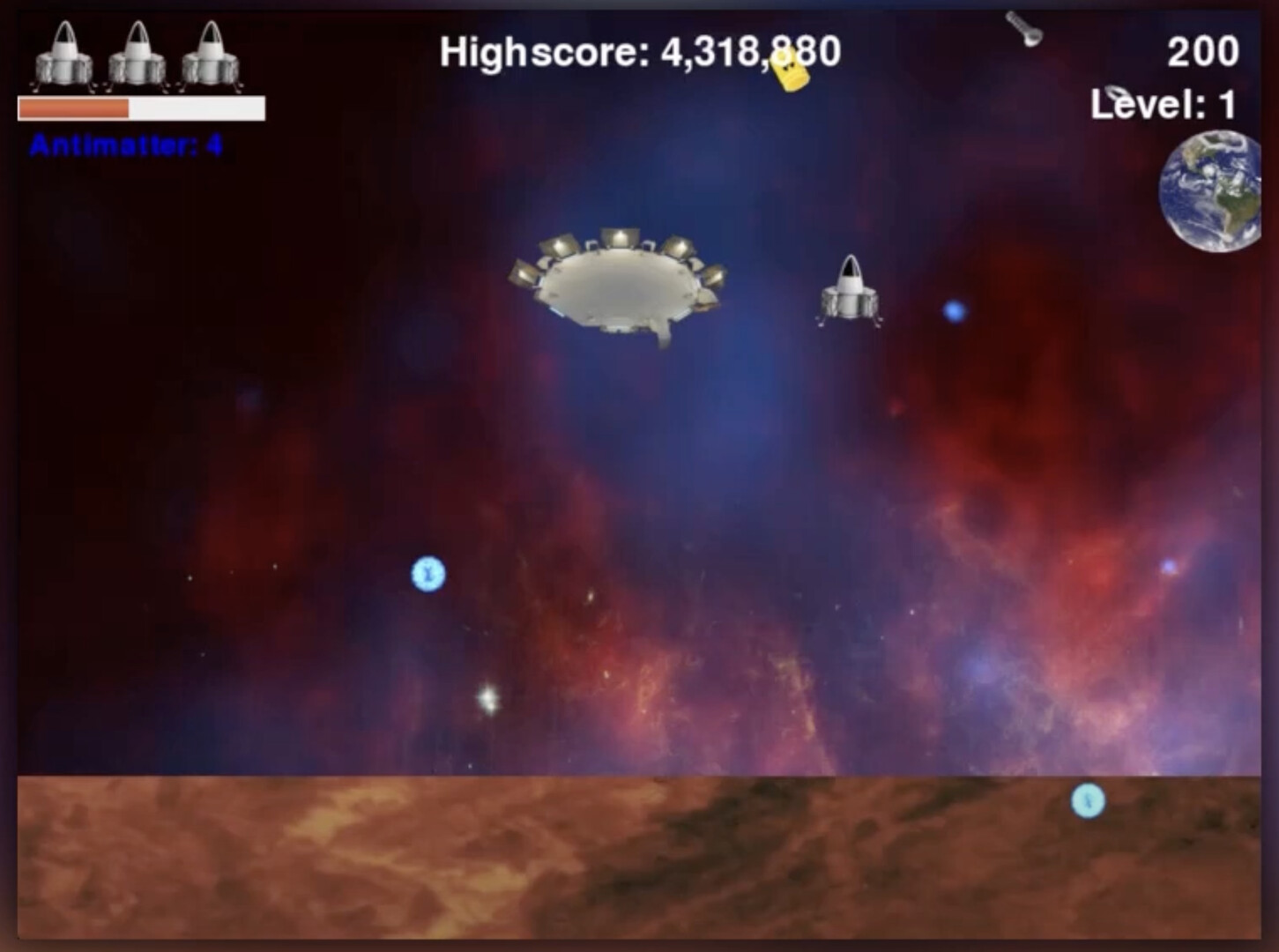Click the orange health bar
Screen dimensions: 1279x952
pos(75,108)
